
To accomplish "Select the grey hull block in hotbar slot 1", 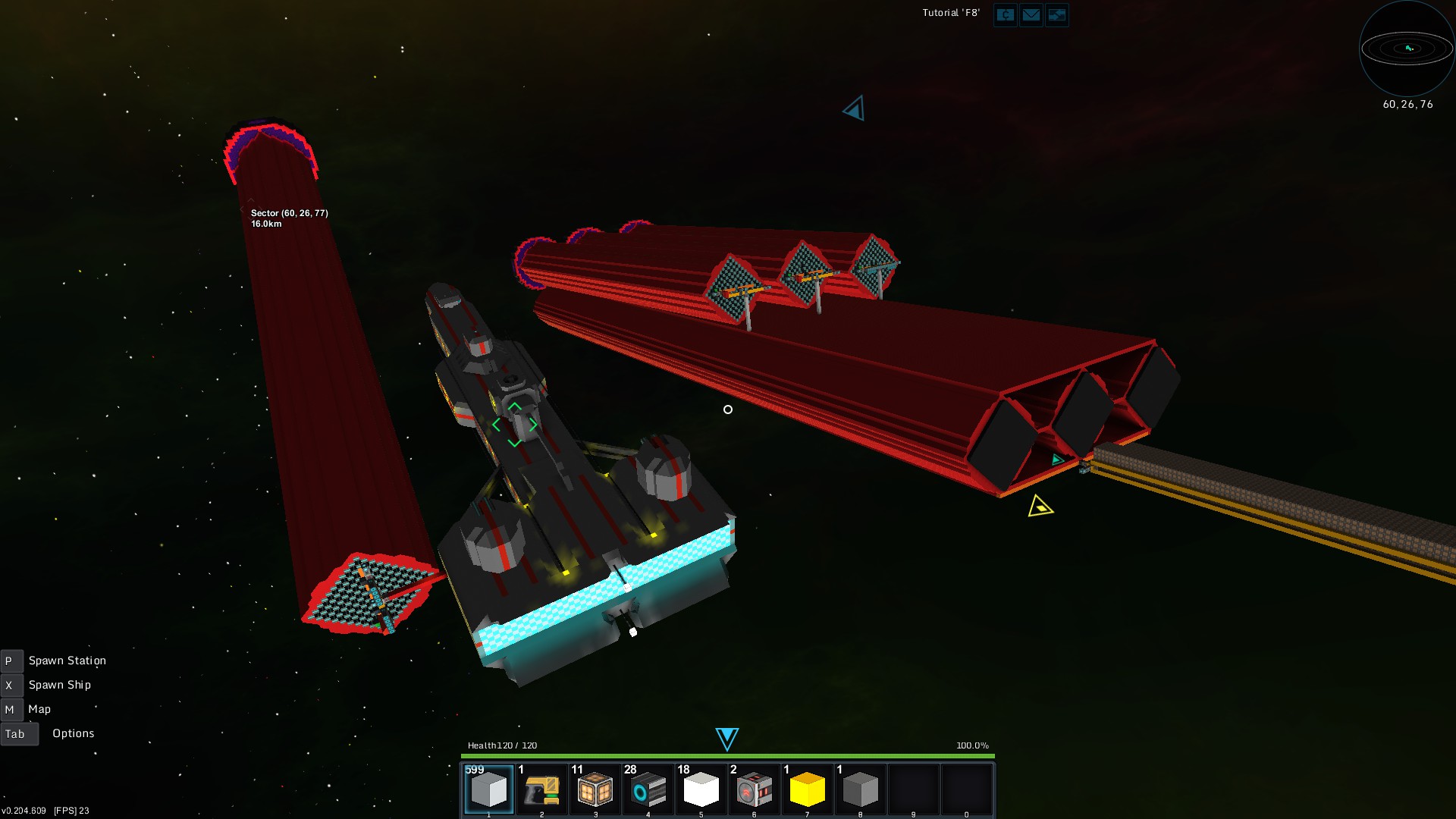I will click(x=491, y=789).
